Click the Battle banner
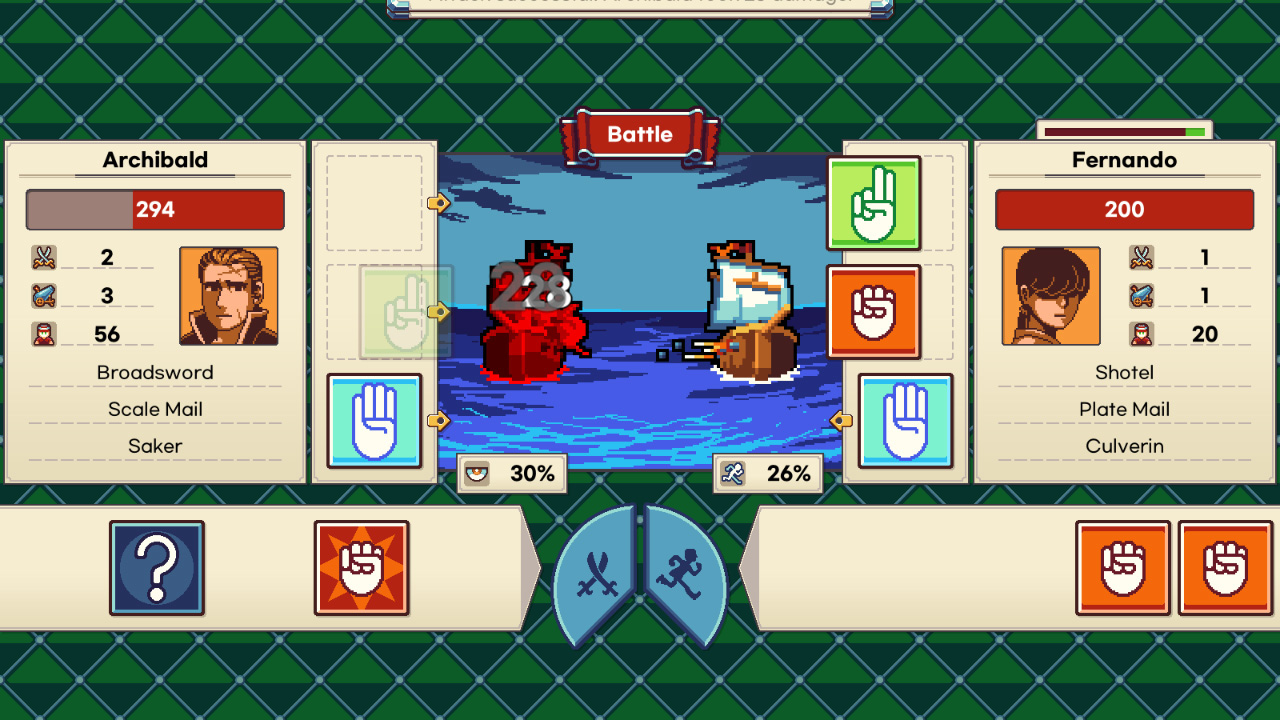Image resolution: width=1280 pixels, height=720 pixels. click(640, 134)
